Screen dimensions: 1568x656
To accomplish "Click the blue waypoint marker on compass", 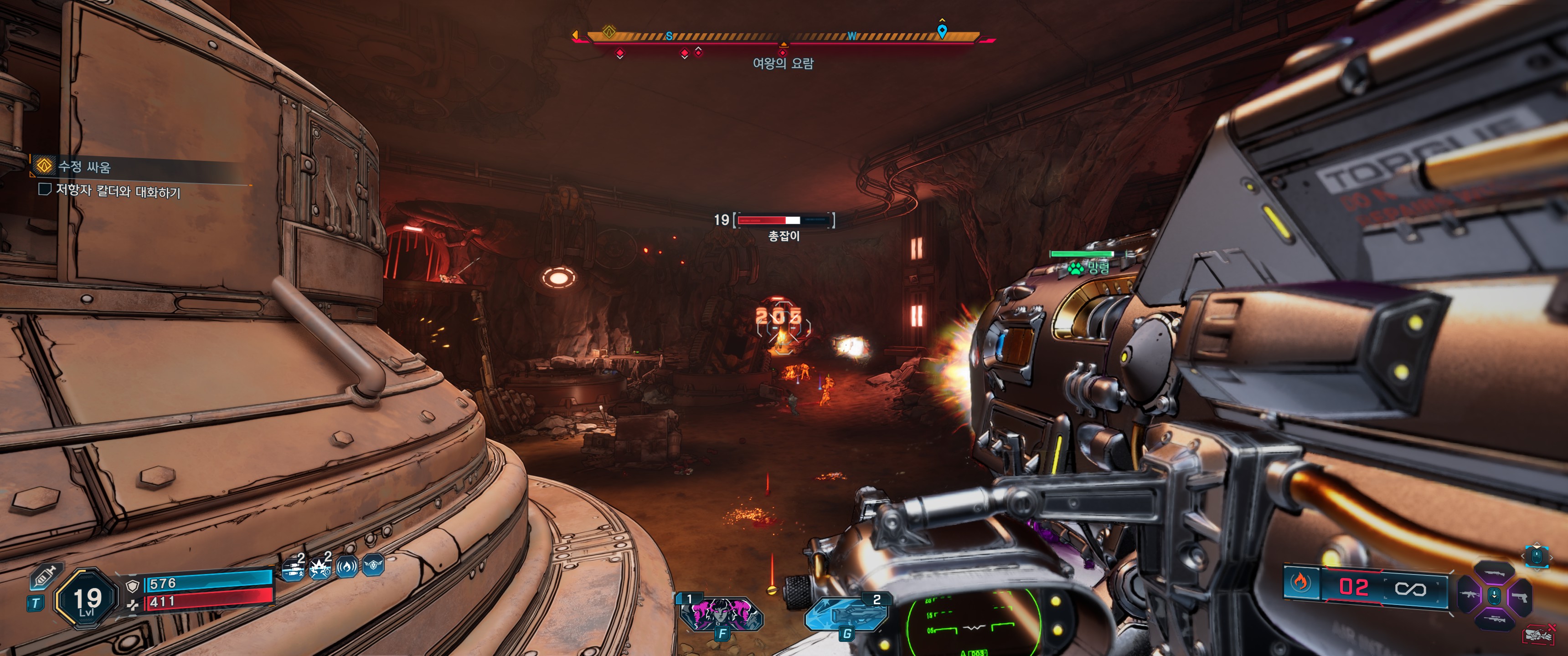I will tap(942, 31).
